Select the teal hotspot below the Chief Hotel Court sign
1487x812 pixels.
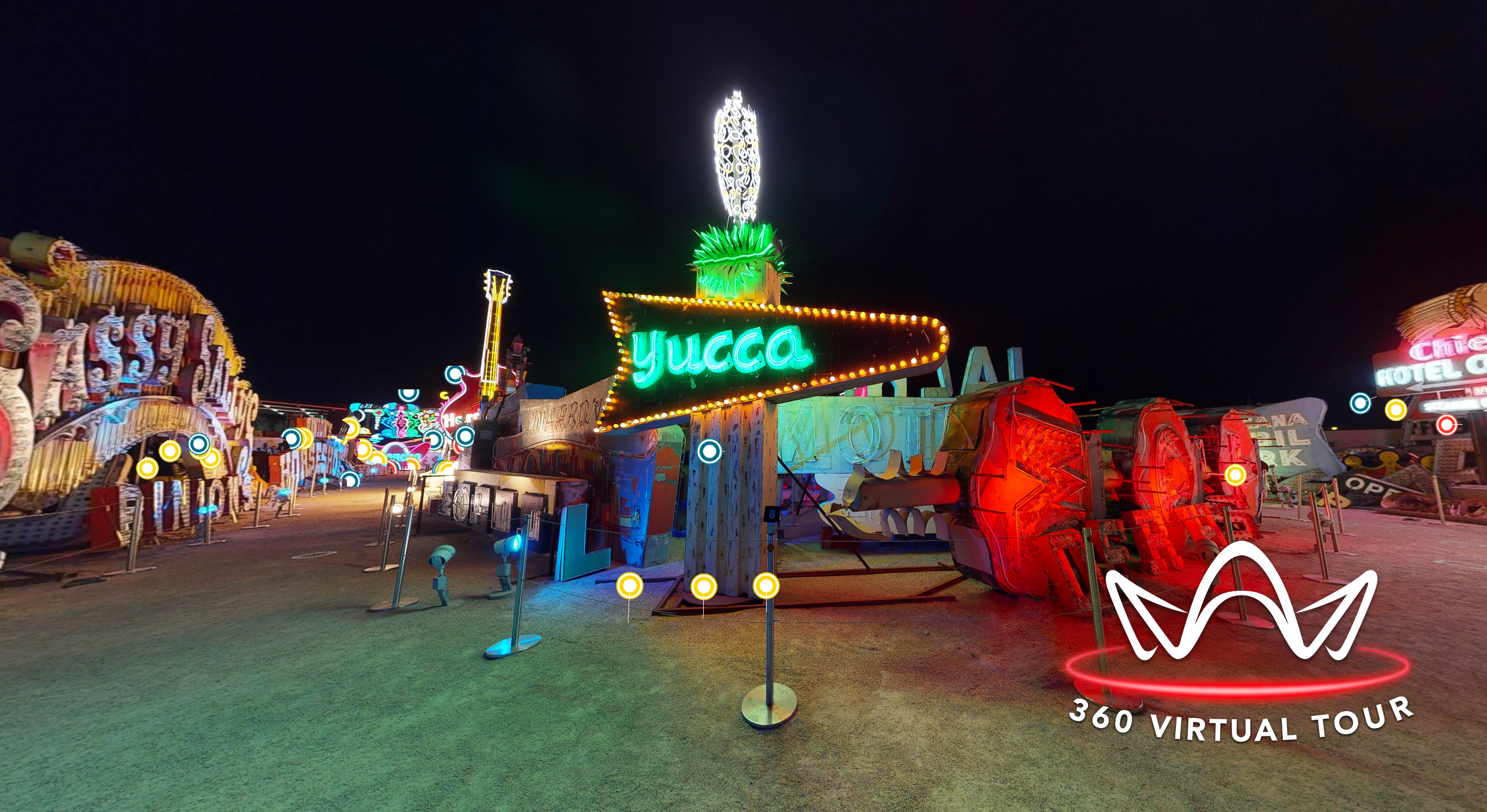[1360, 404]
